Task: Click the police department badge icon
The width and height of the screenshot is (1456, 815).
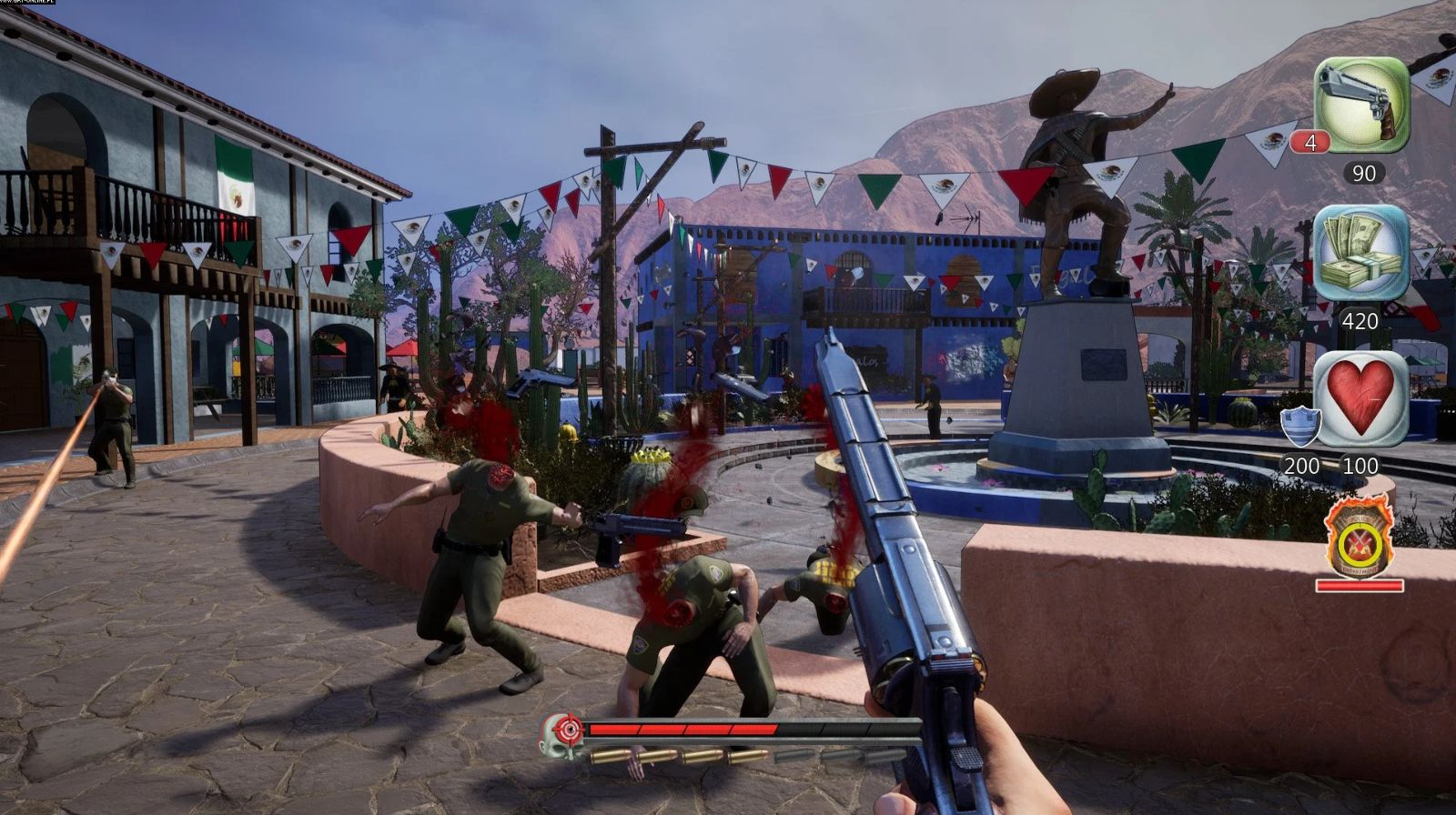Action: point(1358,538)
